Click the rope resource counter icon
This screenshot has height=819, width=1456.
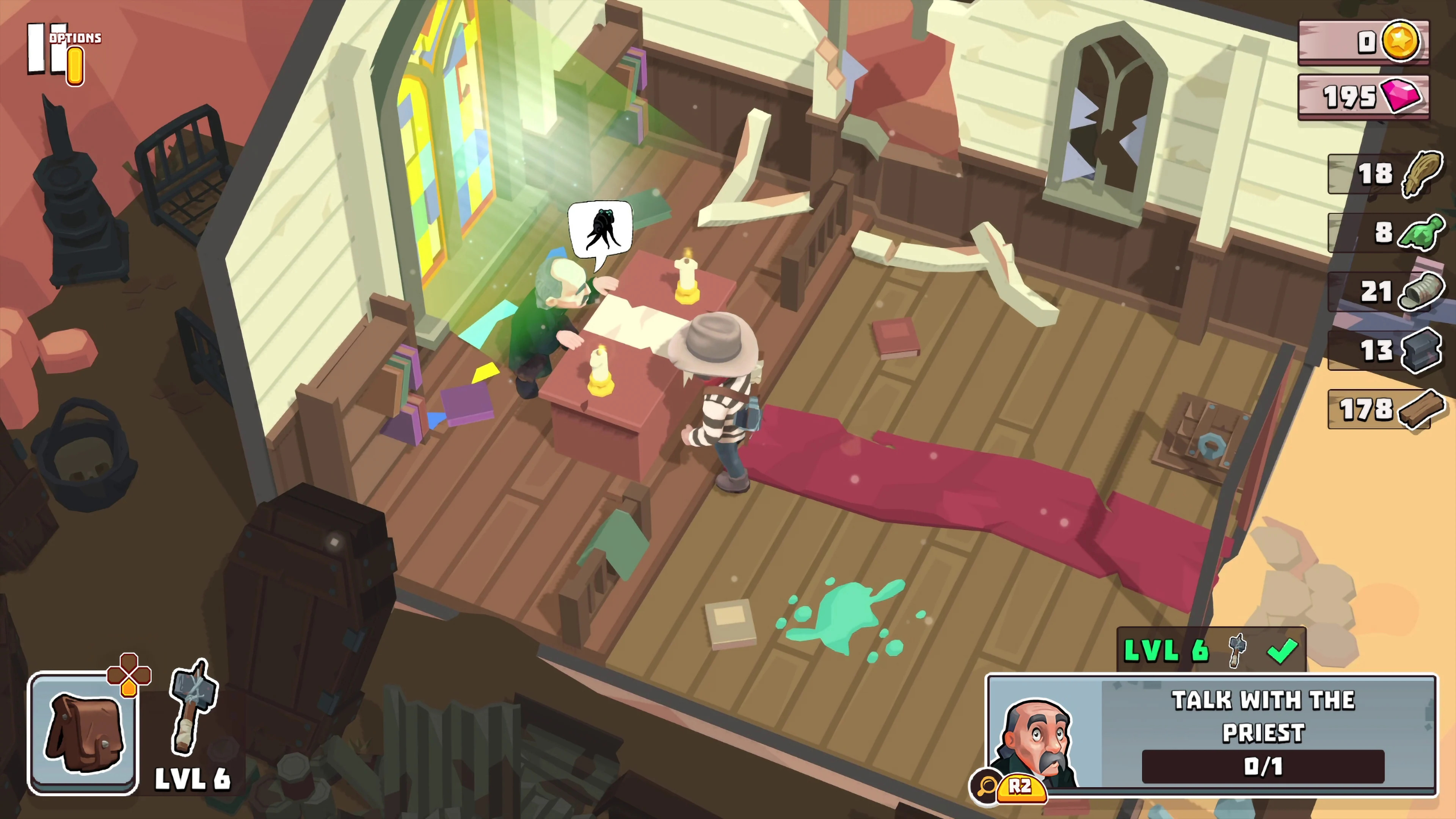coord(1421,174)
